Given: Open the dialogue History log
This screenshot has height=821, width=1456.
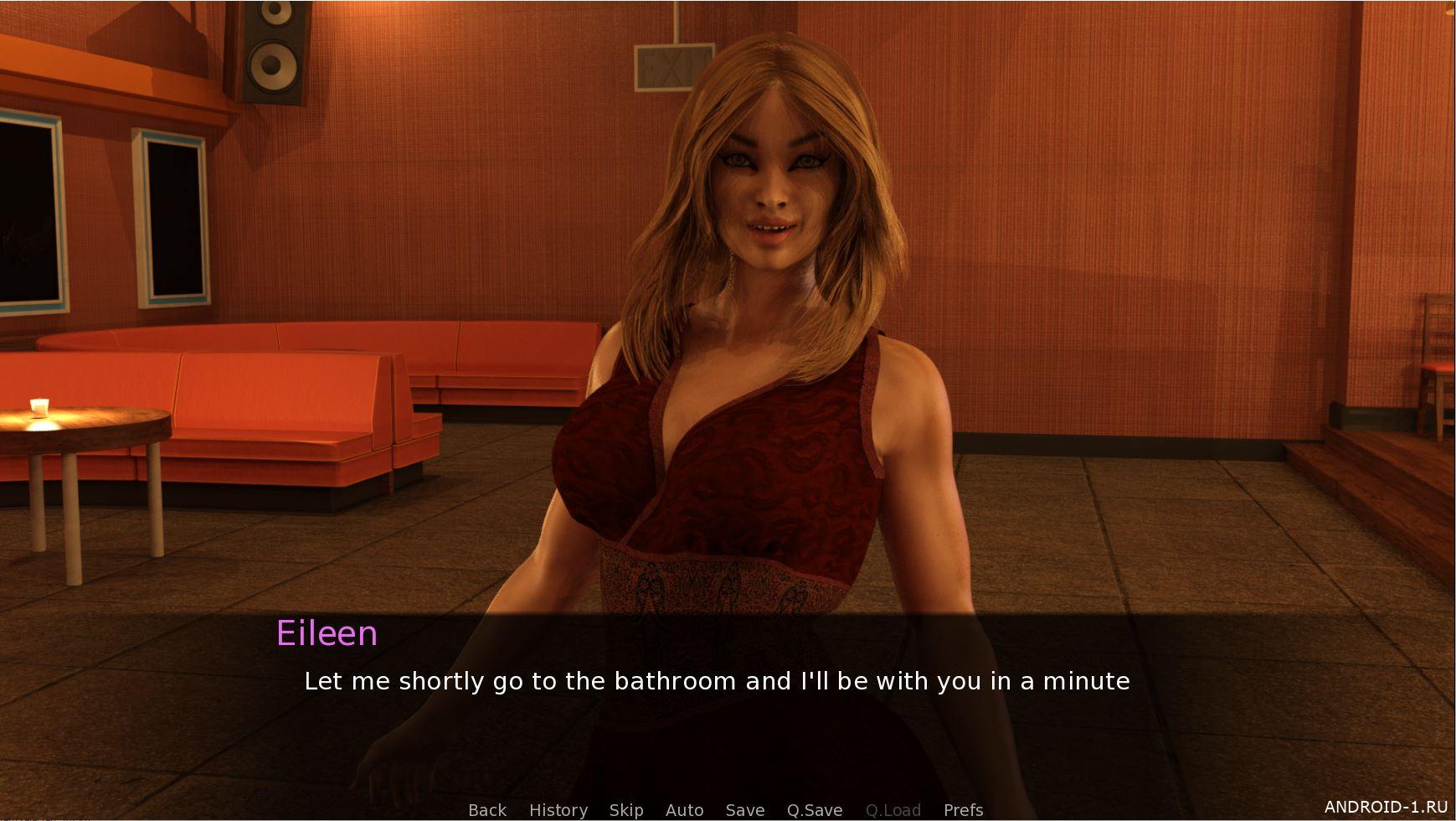Looking at the screenshot, I should point(558,810).
